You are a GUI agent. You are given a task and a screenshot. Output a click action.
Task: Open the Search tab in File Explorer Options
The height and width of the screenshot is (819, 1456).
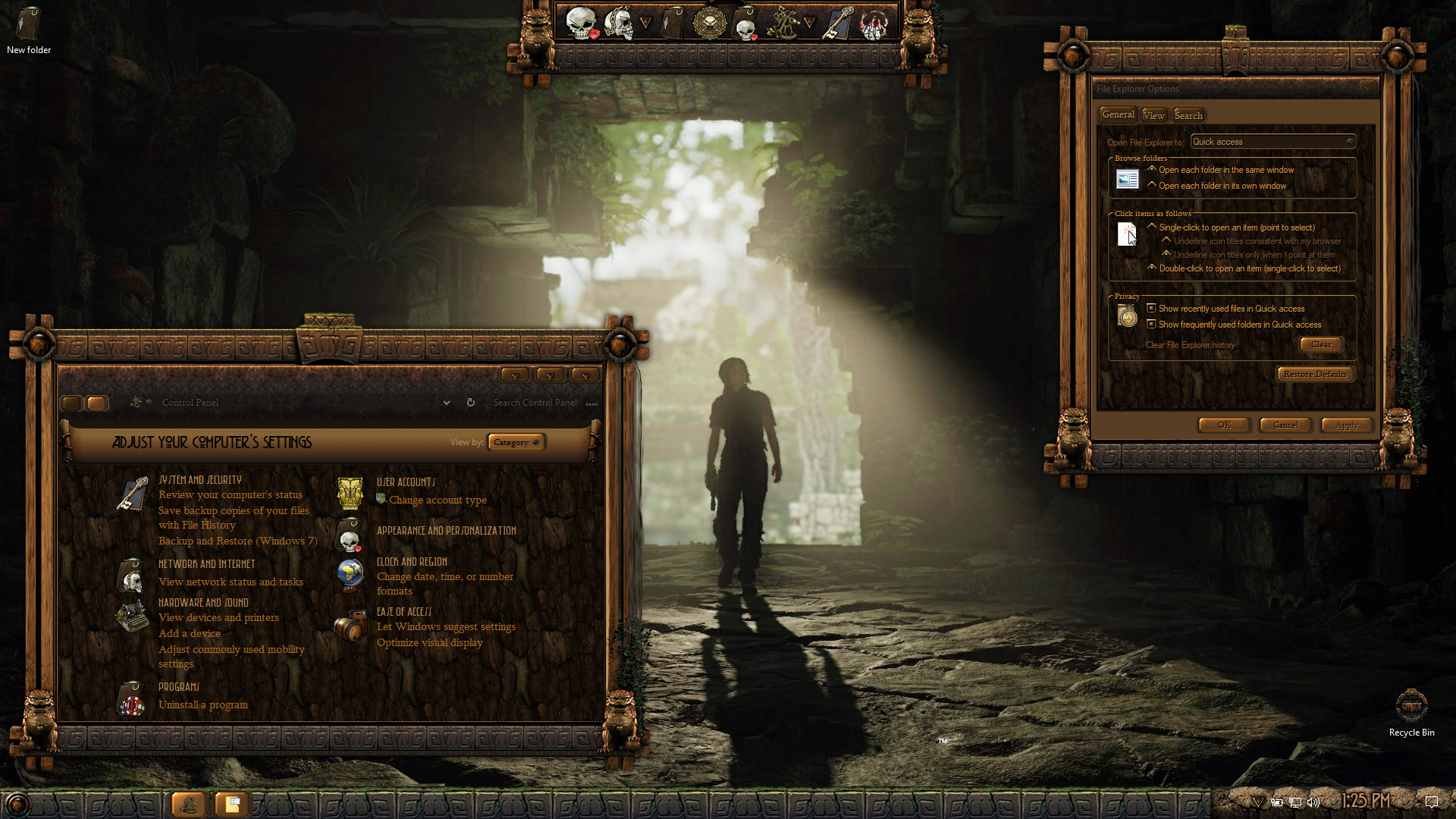click(1188, 115)
